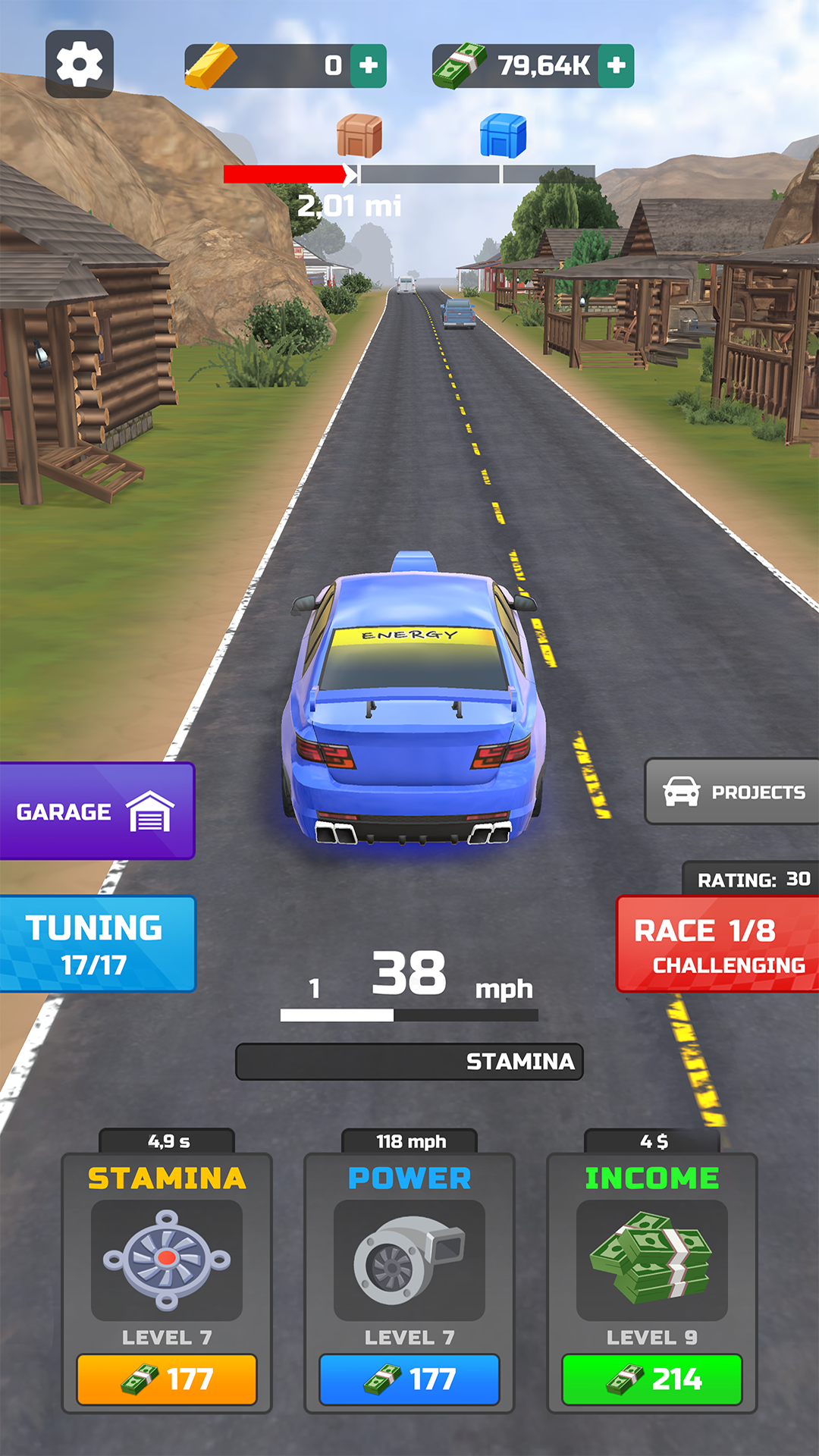Tap the brown crate reward on progress bar
819x1456 pixels.
pyautogui.click(x=359, y=136)
